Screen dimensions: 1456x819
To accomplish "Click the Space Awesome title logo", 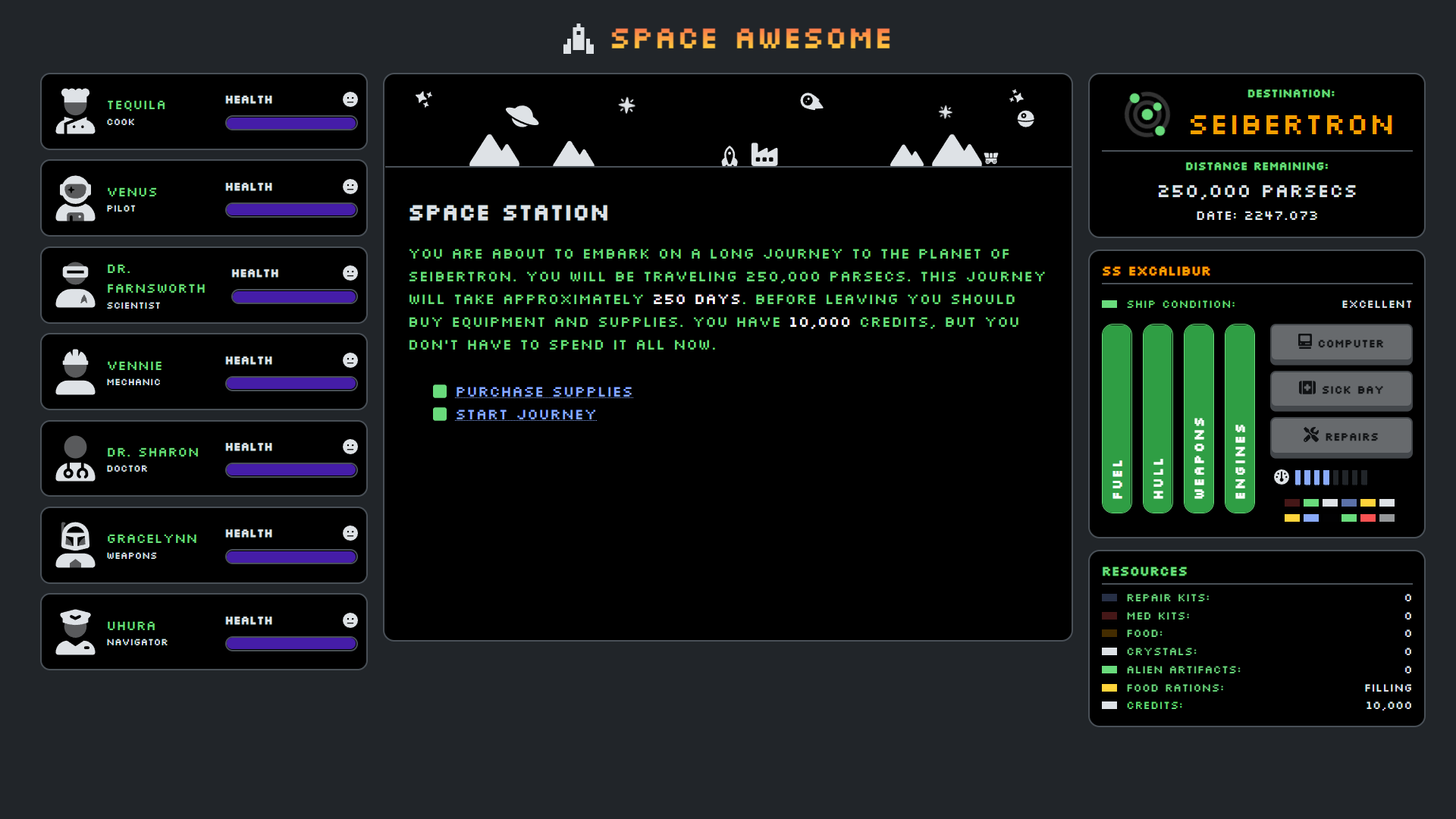I will tap(728, 39).
